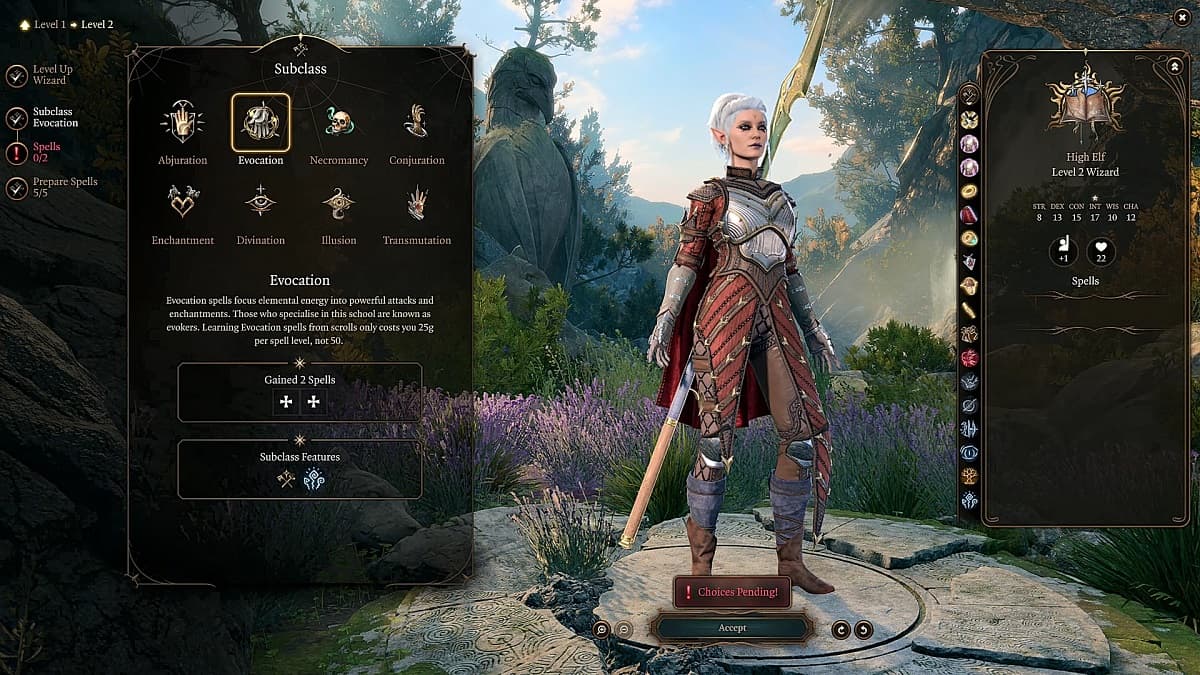Image resolution: width=1200 pixels, height=675 pixels.
Task: Pick the Illusion subclass
Action: 339,202
